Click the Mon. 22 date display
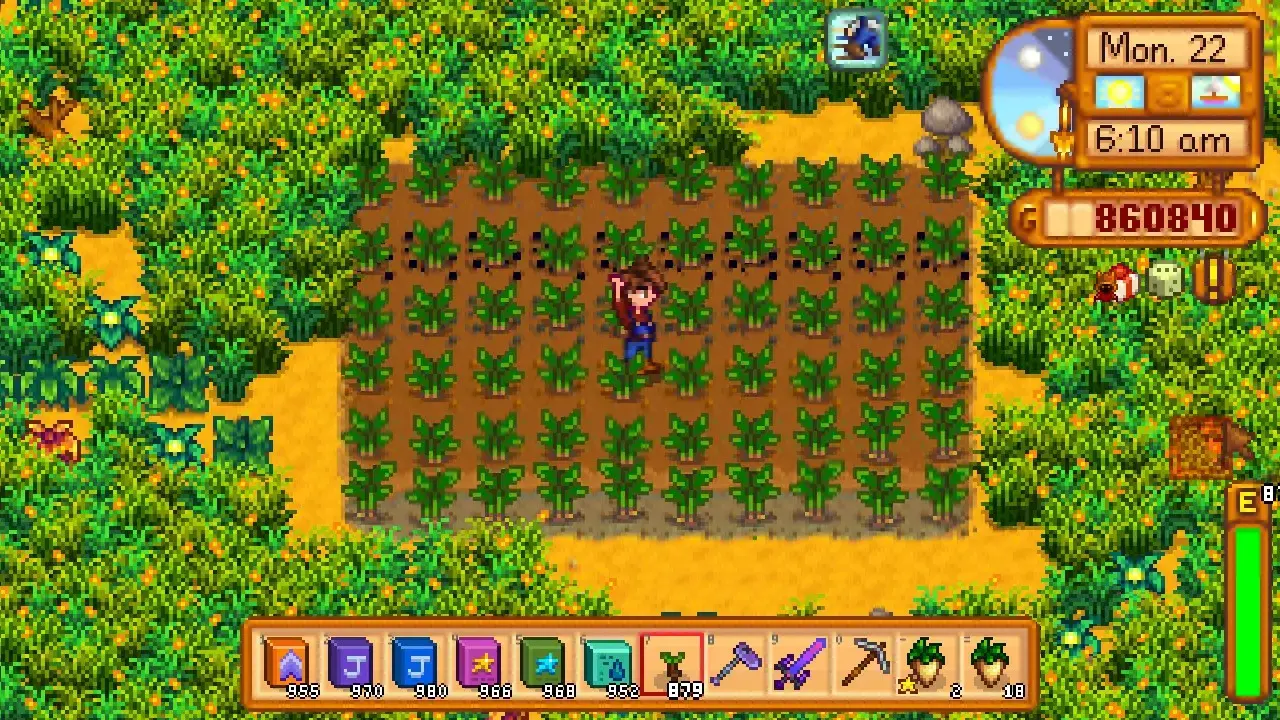This screenshot has width=1280, height=720. (x=1166, y=48)
